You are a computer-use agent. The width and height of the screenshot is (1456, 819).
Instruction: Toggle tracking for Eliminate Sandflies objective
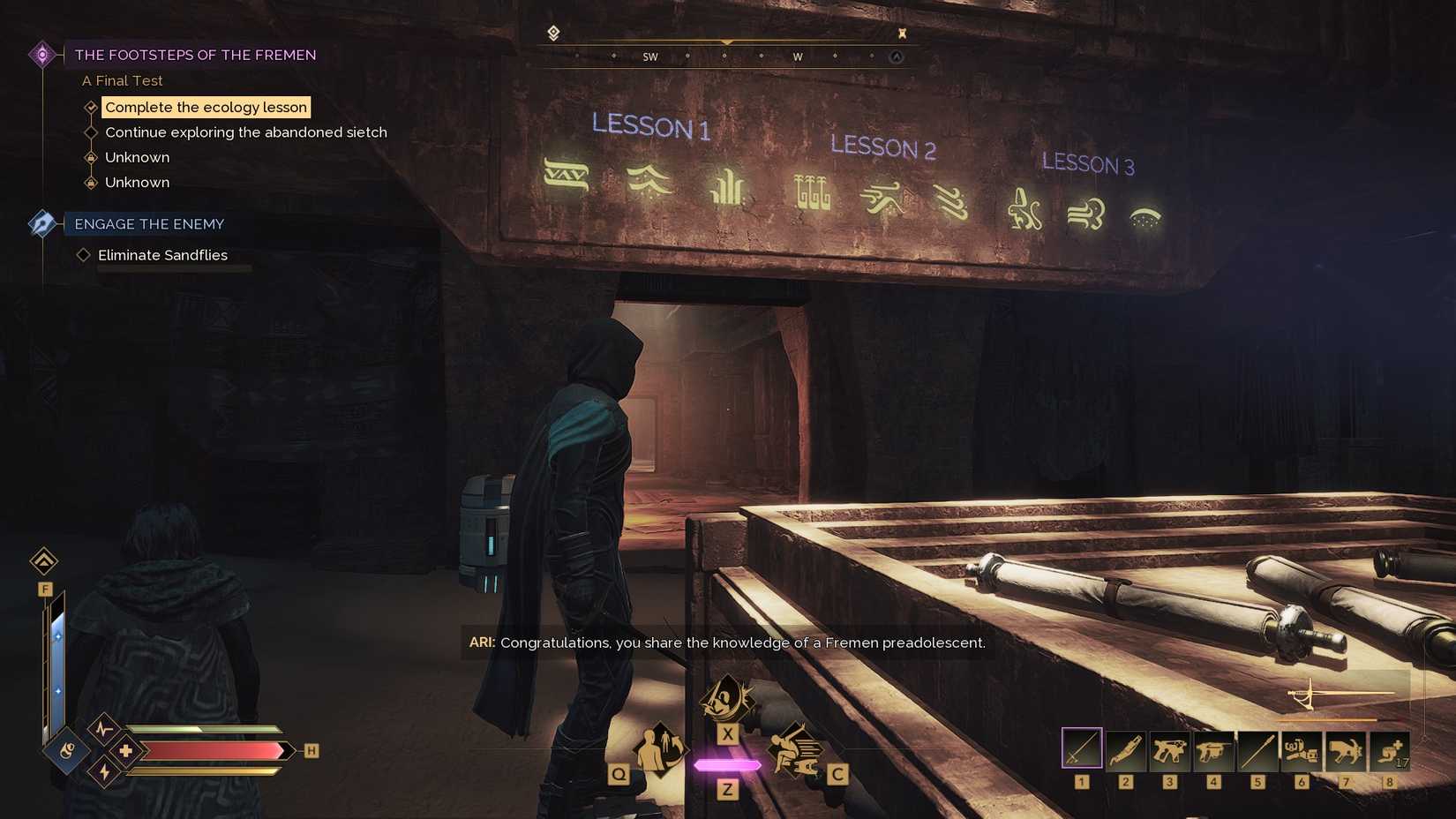point(84,254)
